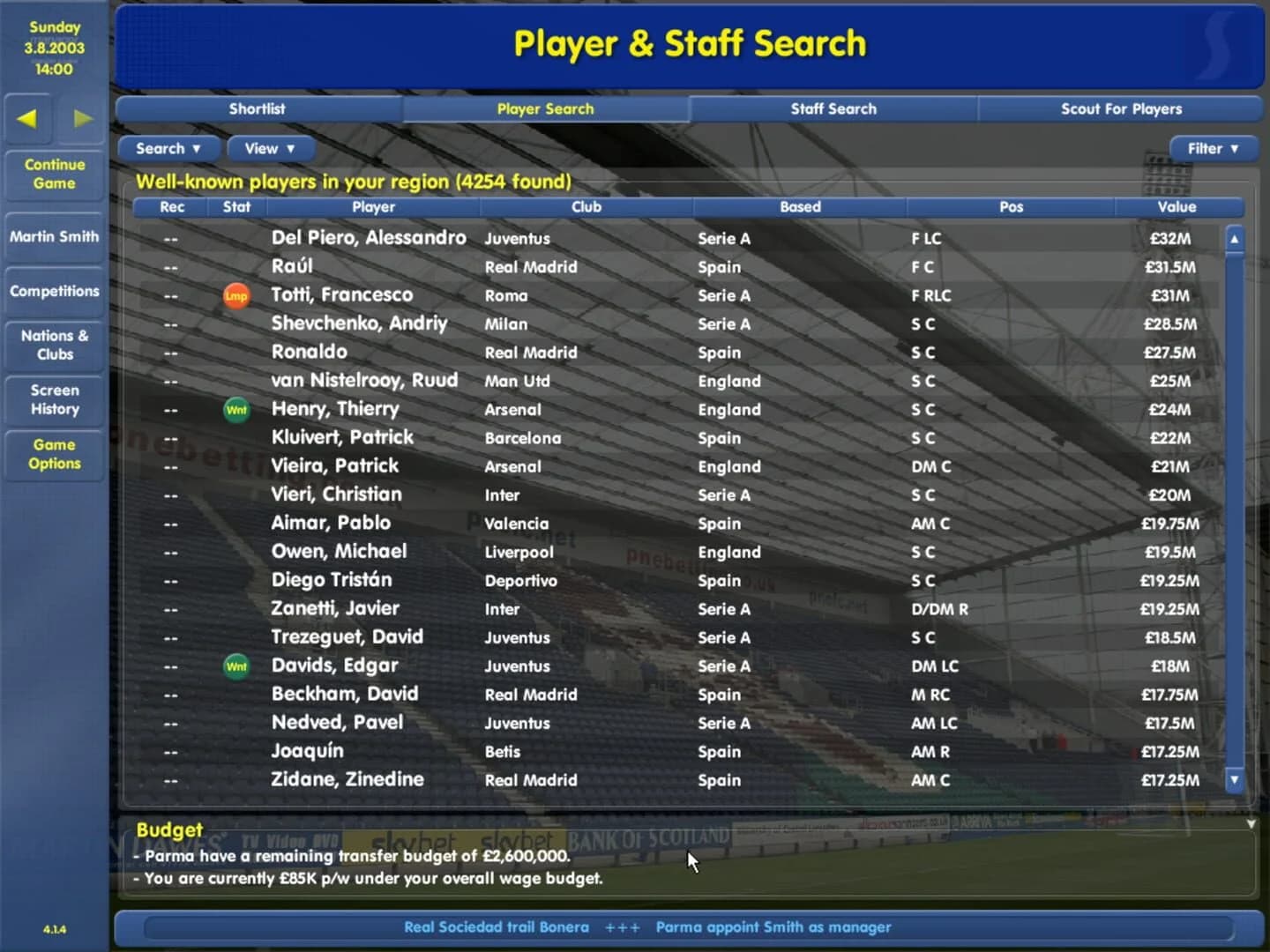
Task: Click the scrollbar down arrow
Action: (x=1234, y=779)
